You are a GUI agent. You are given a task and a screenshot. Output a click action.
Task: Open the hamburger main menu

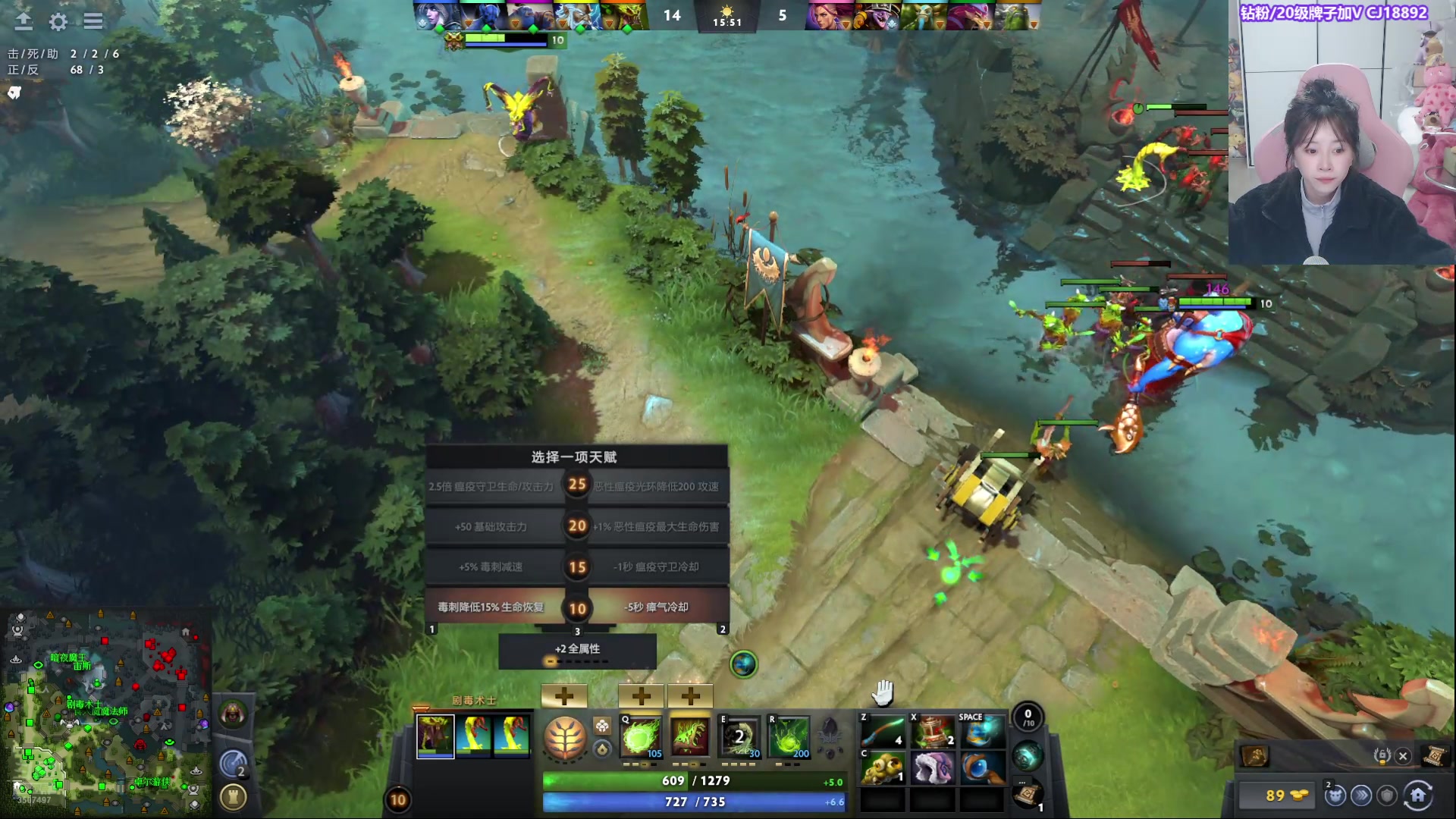[x=93, y=21]
